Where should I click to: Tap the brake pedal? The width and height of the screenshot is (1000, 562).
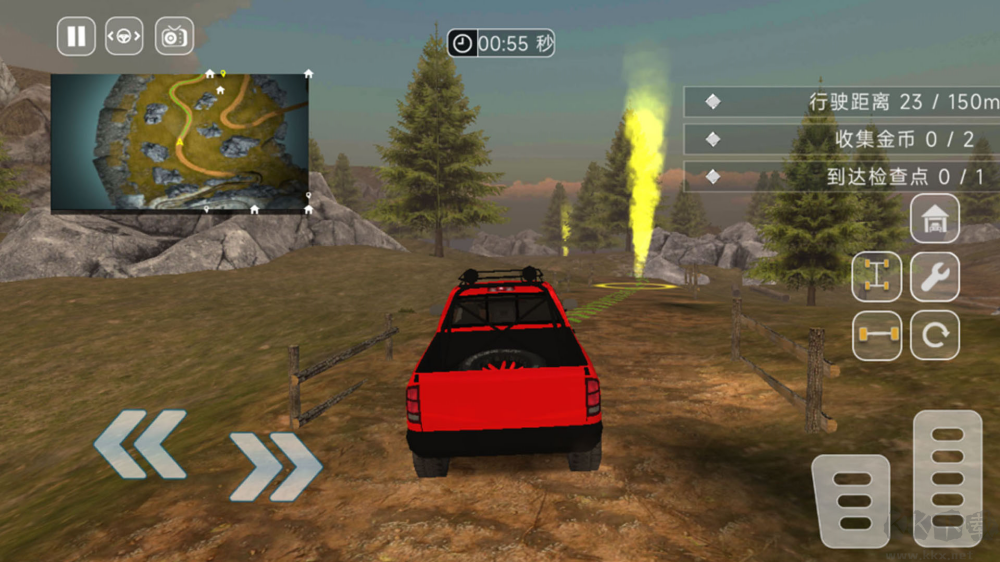click(851, 501)
